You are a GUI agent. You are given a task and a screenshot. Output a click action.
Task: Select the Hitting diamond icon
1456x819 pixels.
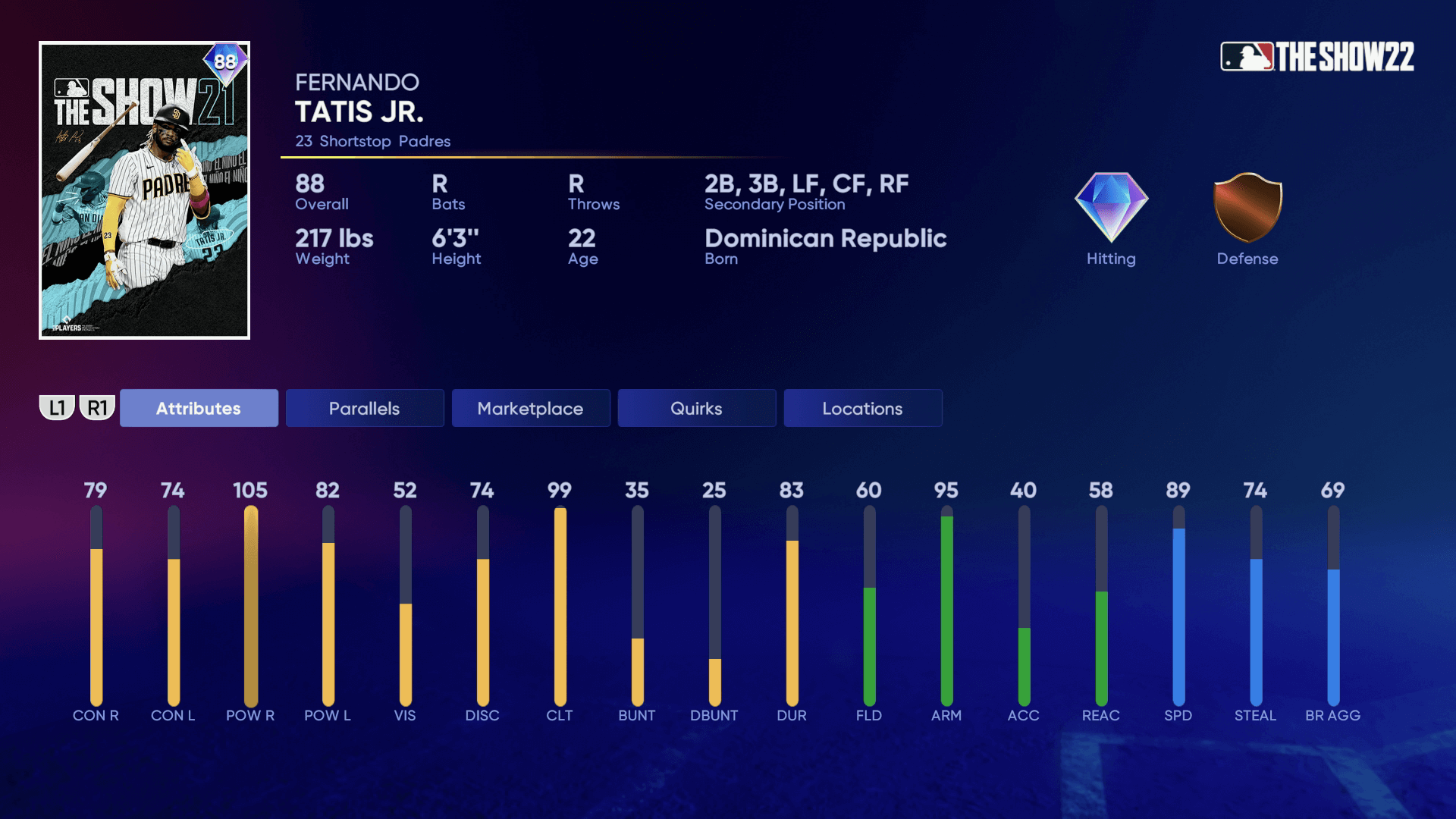pyautogui.click(x=1109, y=210)
